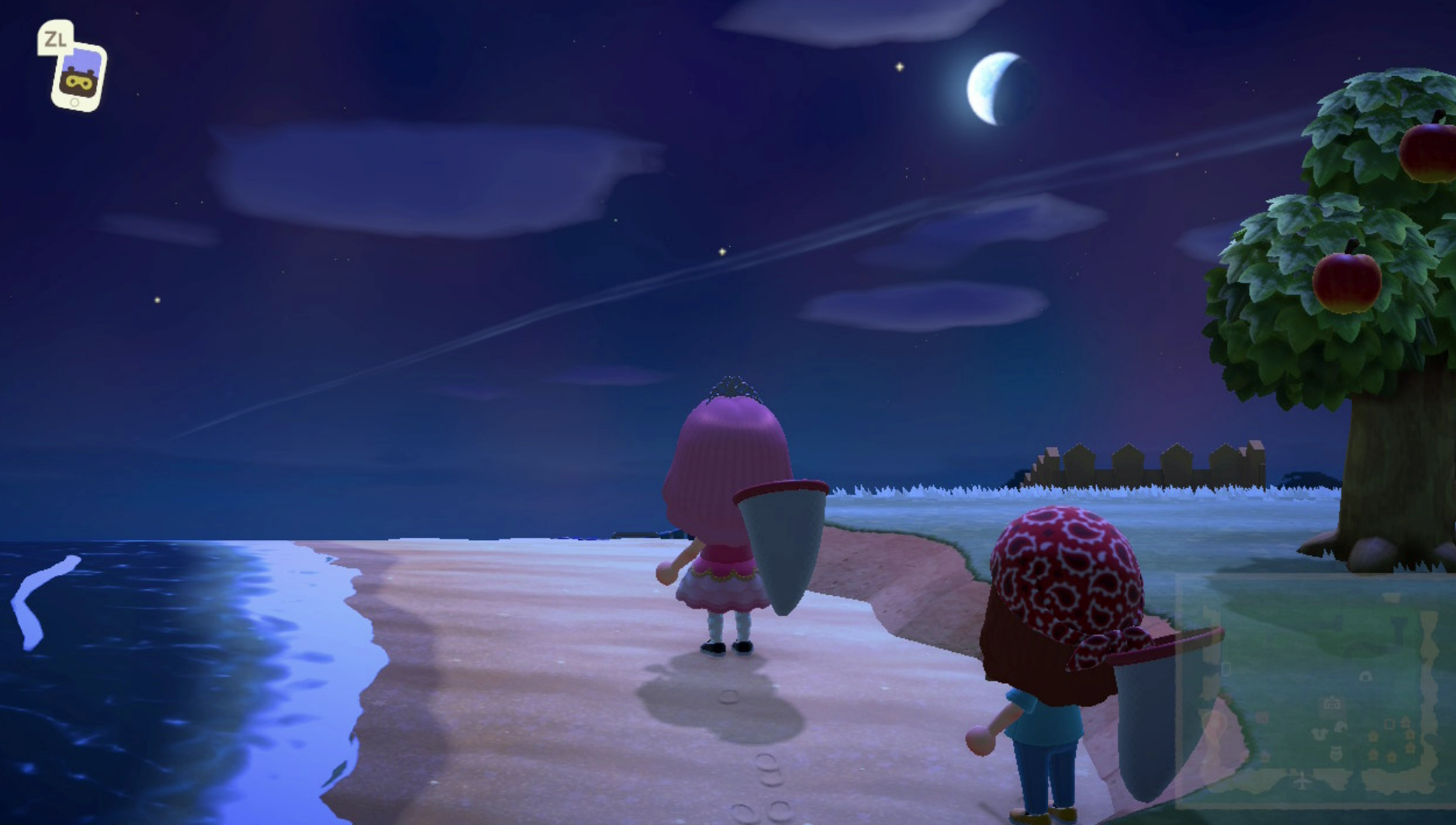Image resolution: width=1456 pixels, height=825 pixels.
Task: Open the NookPhone via the ZL icon
Action: pos(75,68)
